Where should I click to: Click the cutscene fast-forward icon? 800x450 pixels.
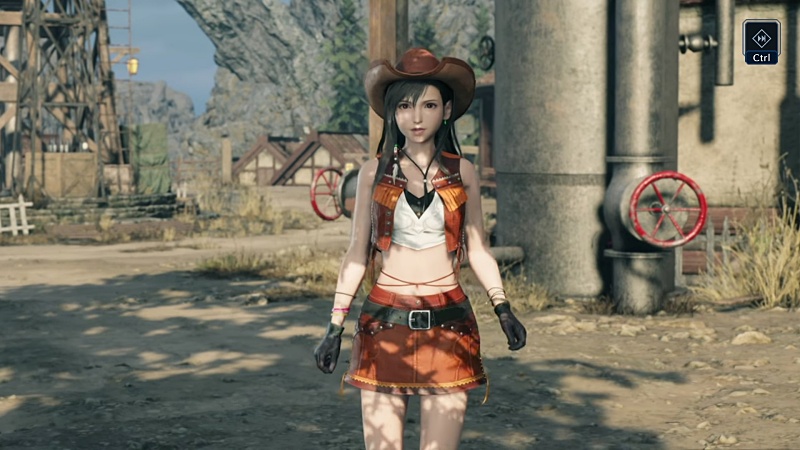point(761,38)
